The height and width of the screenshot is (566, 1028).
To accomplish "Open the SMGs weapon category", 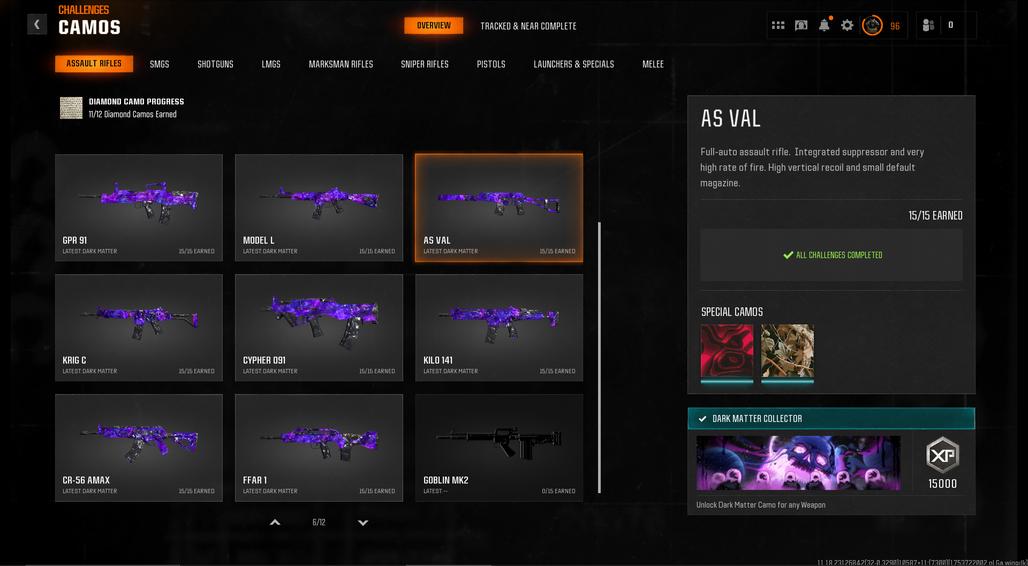I will [160, 64].
